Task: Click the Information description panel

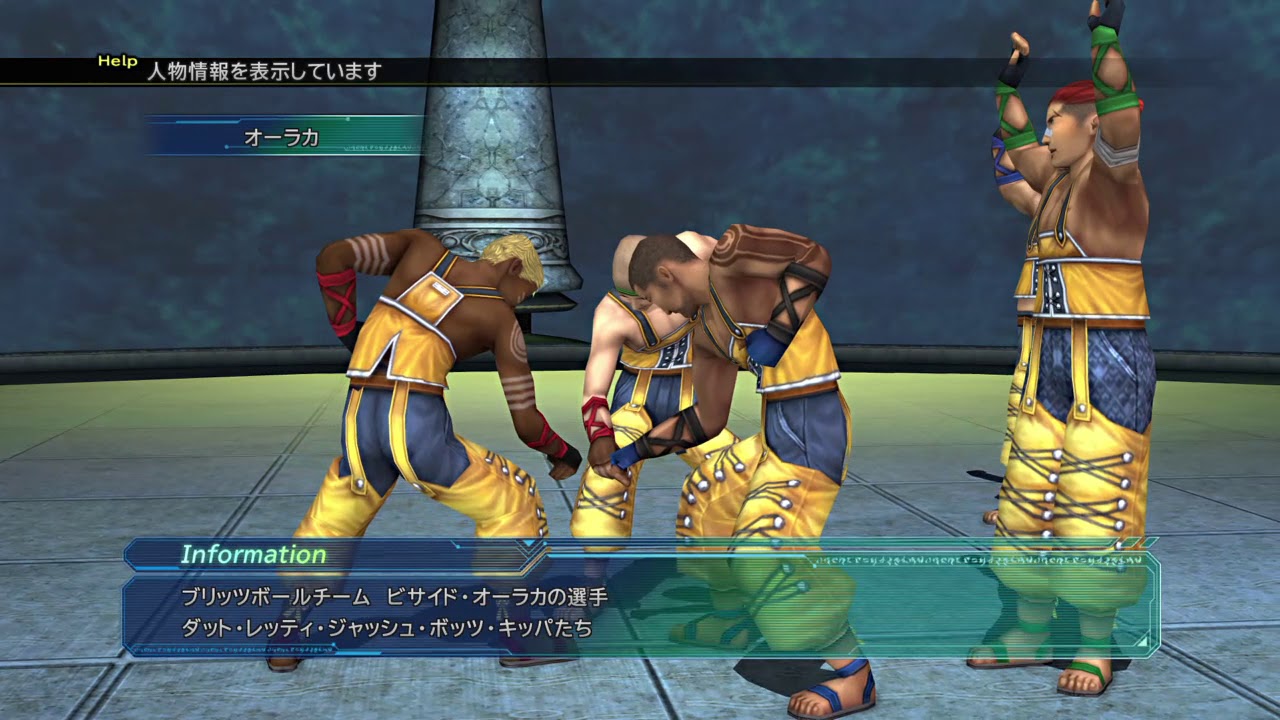Action: point(640,613)
